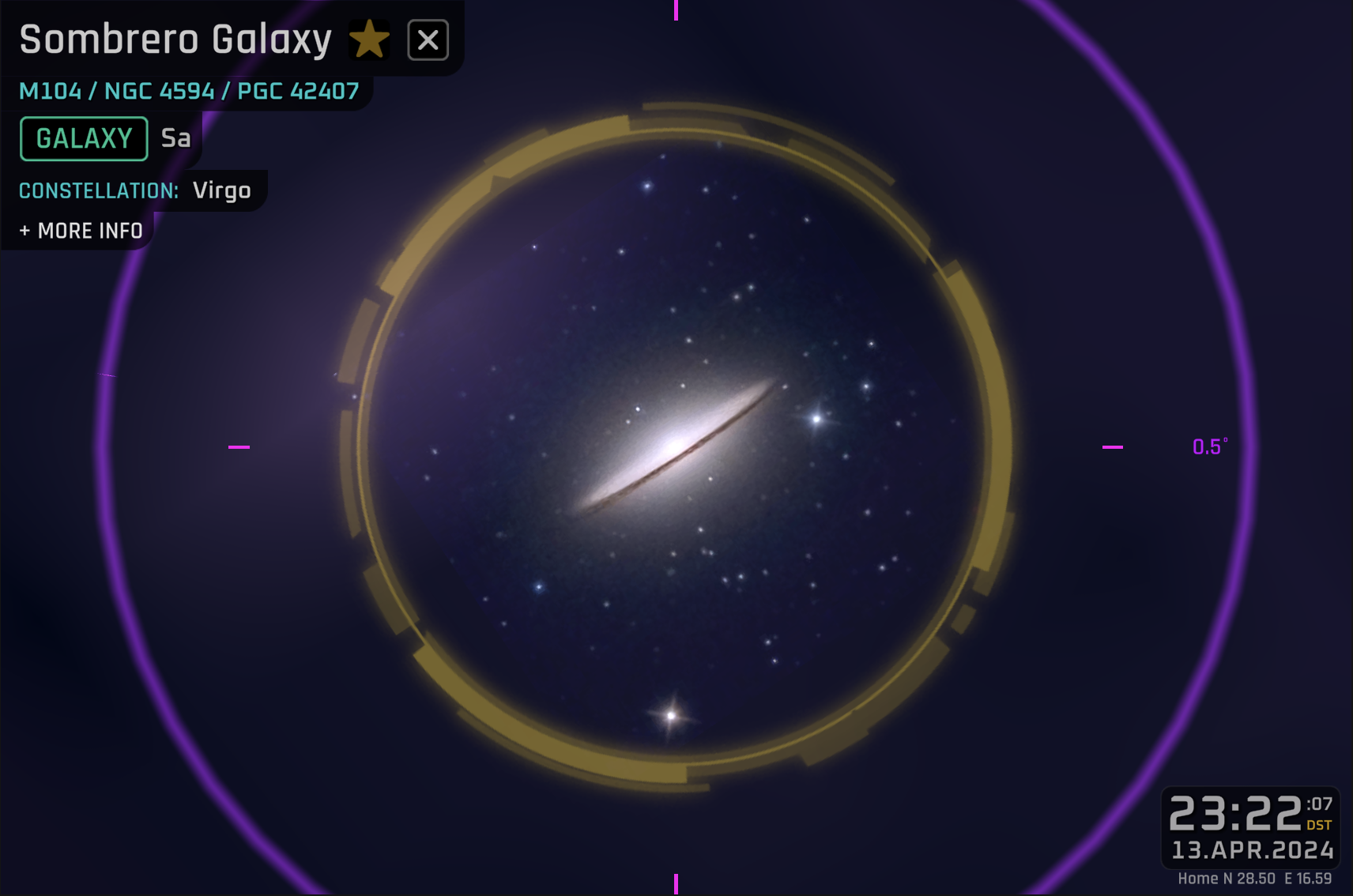Click the magenta tick mark marker
Image resolution: width=1353 pixels, height=896 pixels.
click(x=1111, y=447)
